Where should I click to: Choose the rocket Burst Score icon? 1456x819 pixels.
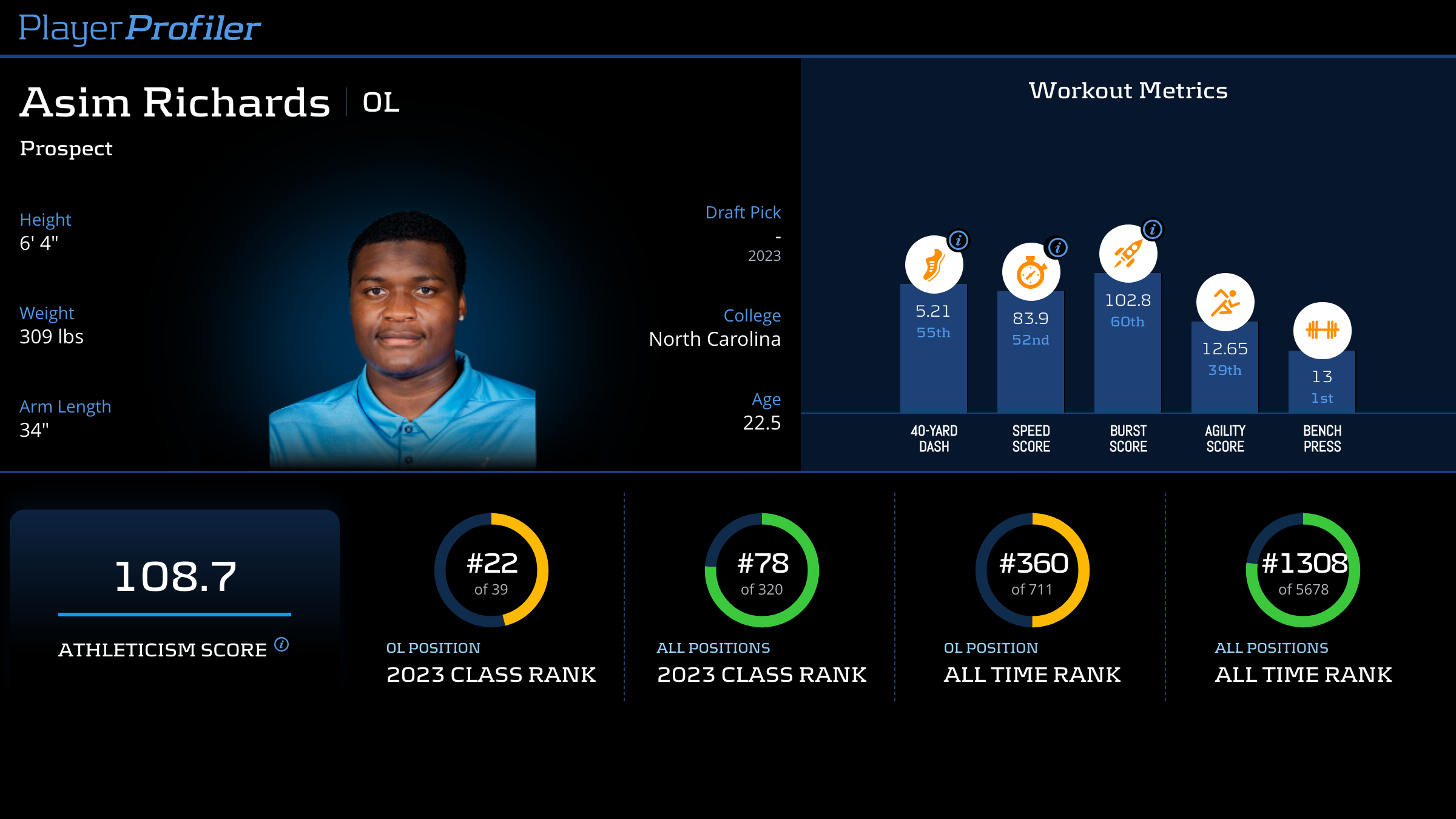pyautogui.click(x=1128, y=254)
